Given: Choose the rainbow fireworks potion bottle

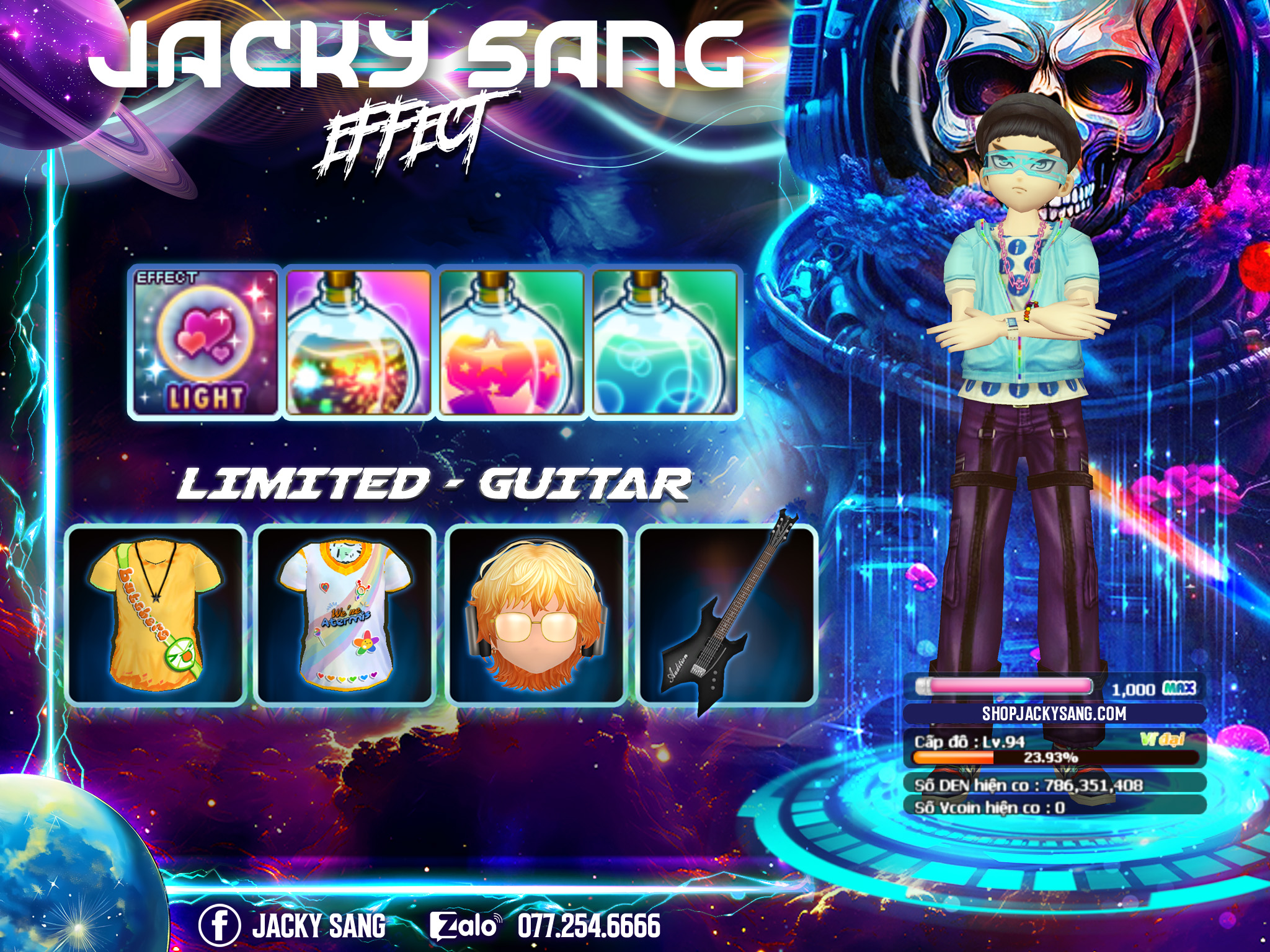Looking at the screenshot, I should 358,343.
